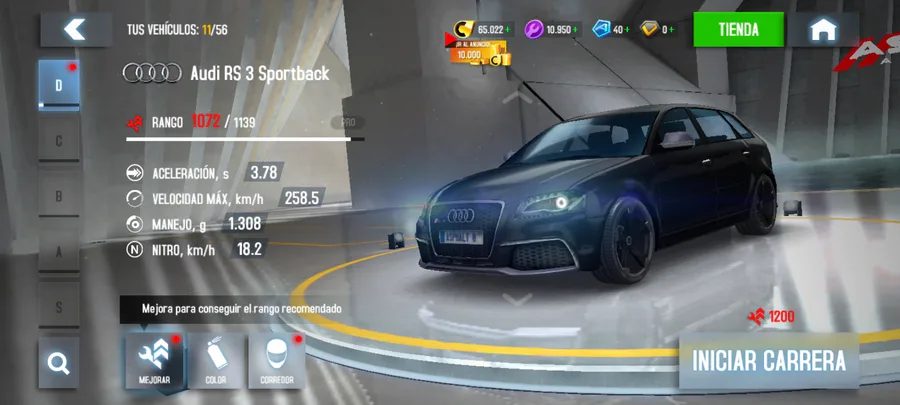This screenshot has height=405, width=900.
Task: Switch to the class C tab
Action: point(58,141)
